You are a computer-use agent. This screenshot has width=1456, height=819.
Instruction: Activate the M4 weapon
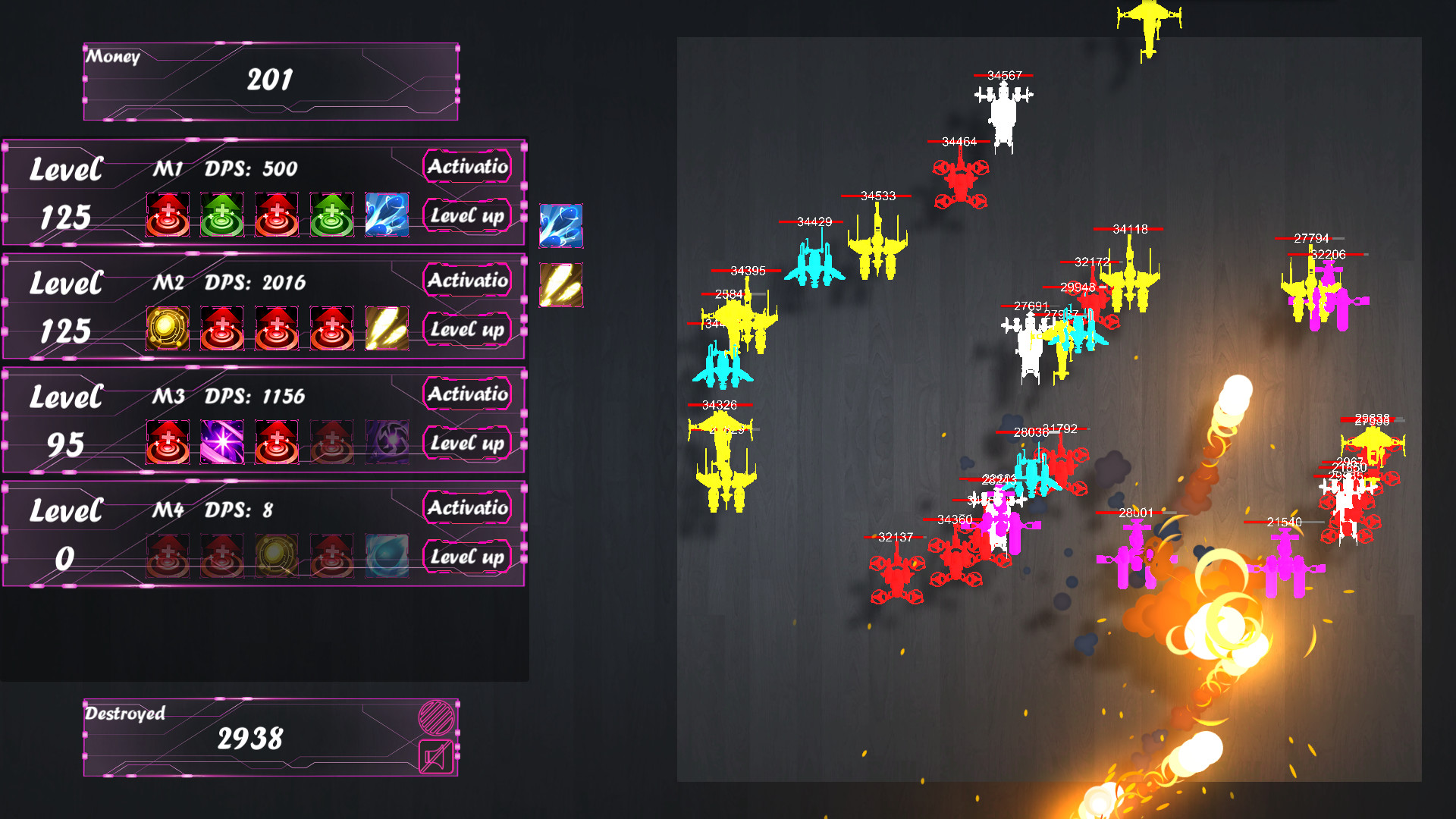point(467,507)
